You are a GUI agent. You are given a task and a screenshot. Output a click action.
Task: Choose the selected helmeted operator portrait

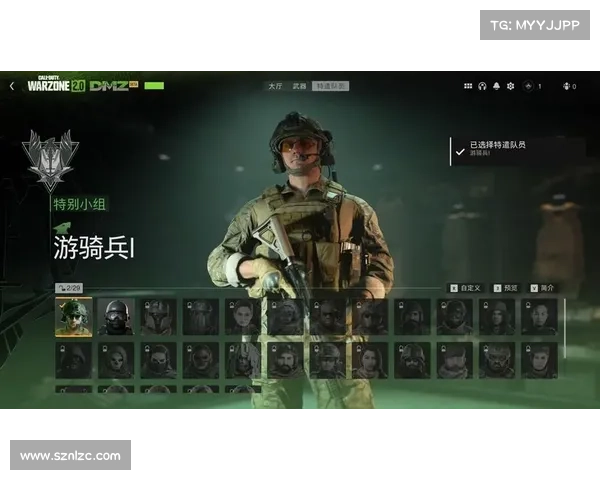click(73, 316)
